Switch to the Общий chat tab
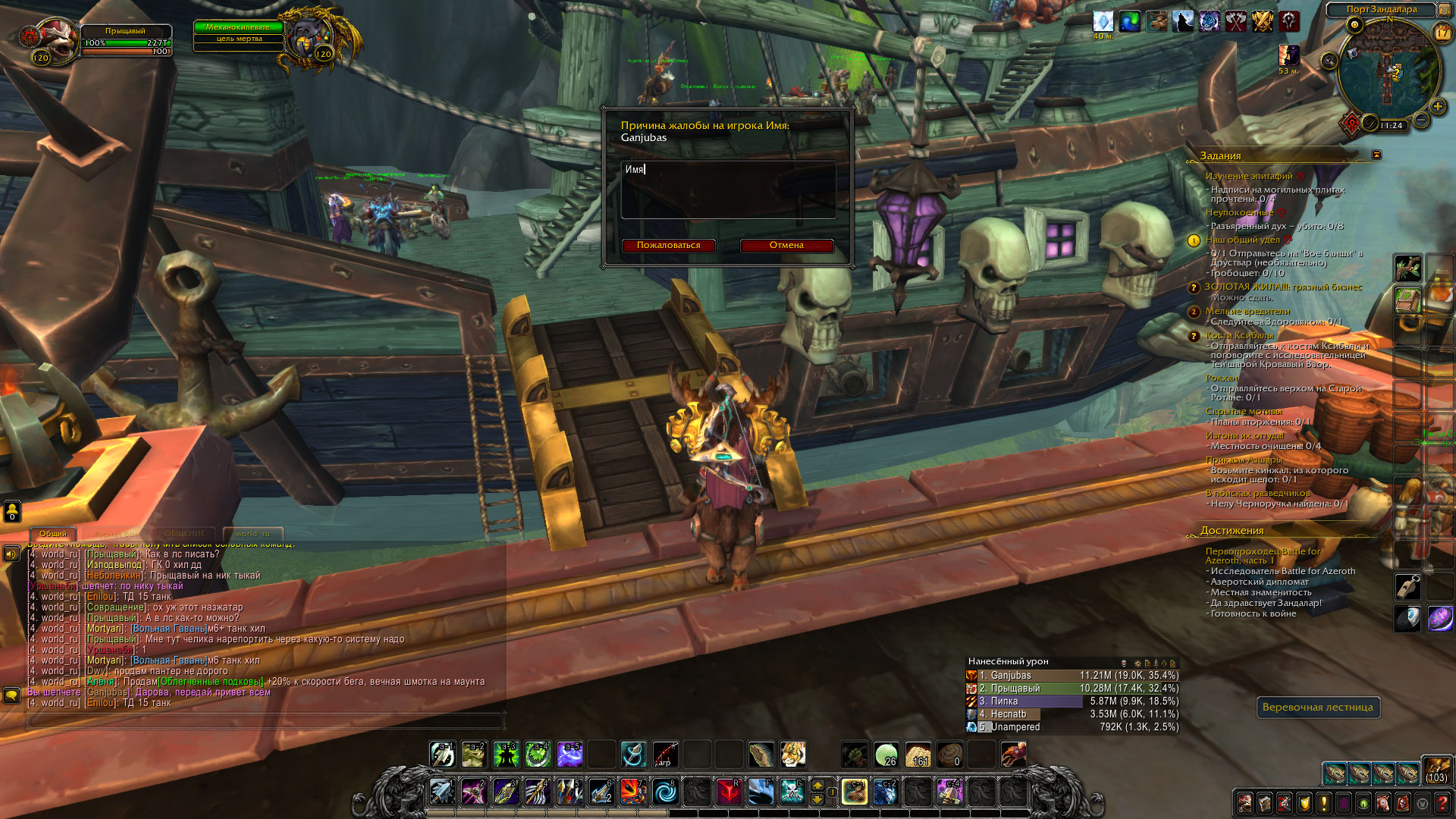1456x819 pixels. (x=52, y=533)
